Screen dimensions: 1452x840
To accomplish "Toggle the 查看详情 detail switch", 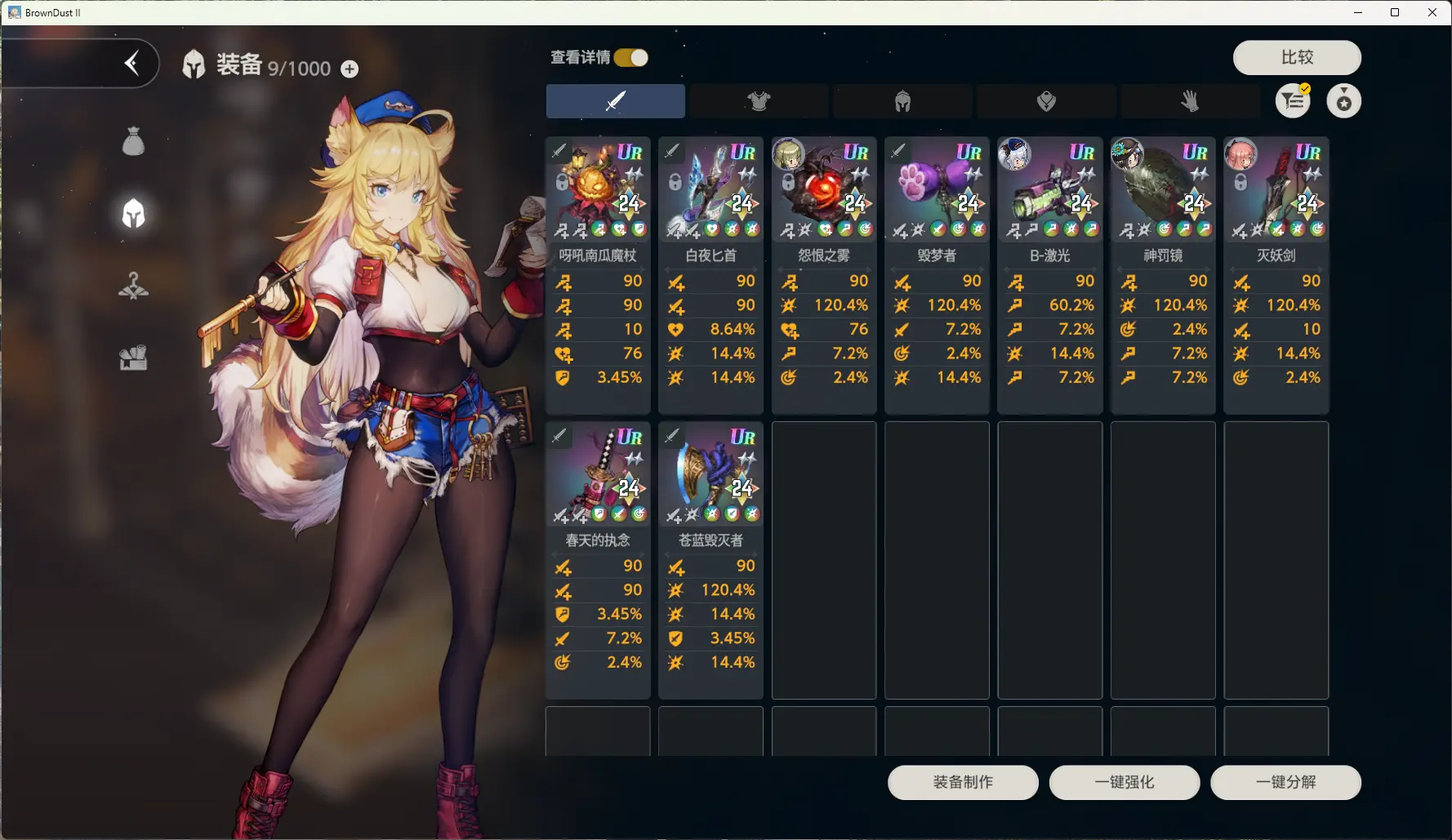I will tap(631, 57).
